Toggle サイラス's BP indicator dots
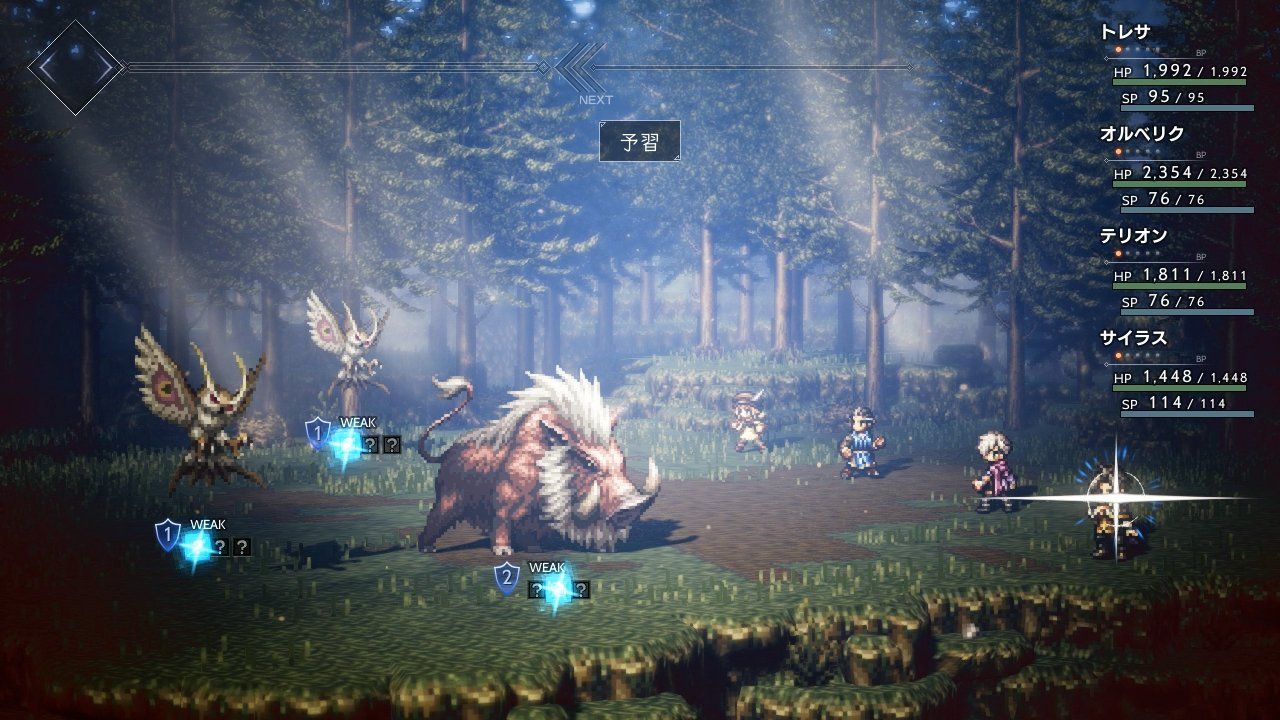Screen dimensions: 1280x720 pyautogui.click(x=1136, y=355)
